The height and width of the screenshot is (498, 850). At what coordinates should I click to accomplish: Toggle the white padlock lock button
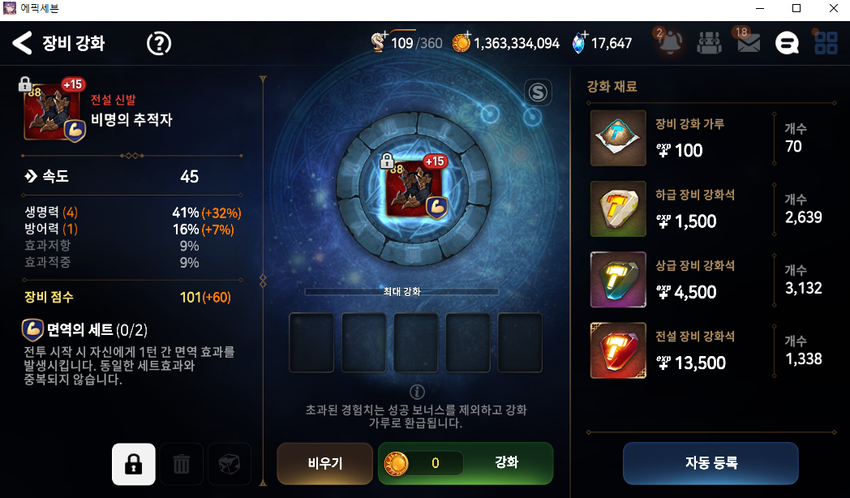pos(133,464)
